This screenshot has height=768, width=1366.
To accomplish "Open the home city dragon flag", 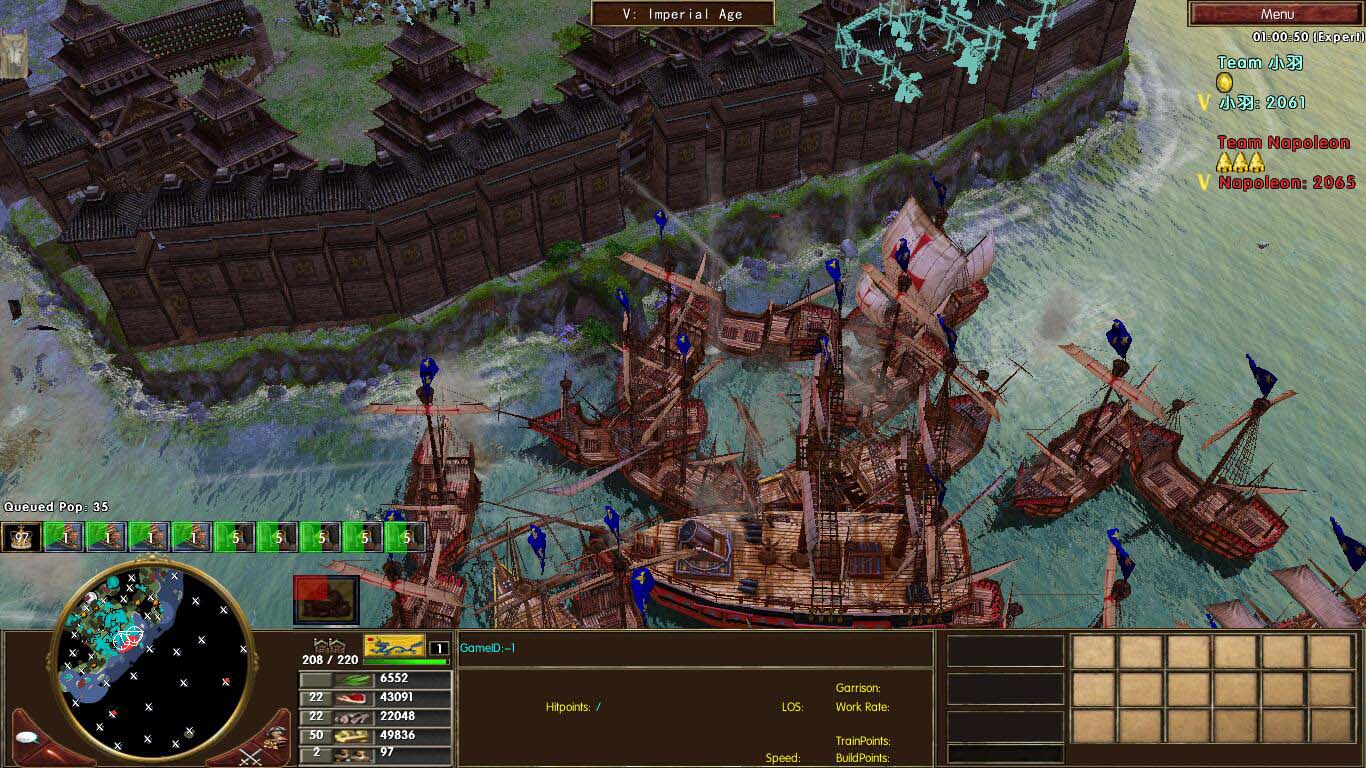I will 394,647.
